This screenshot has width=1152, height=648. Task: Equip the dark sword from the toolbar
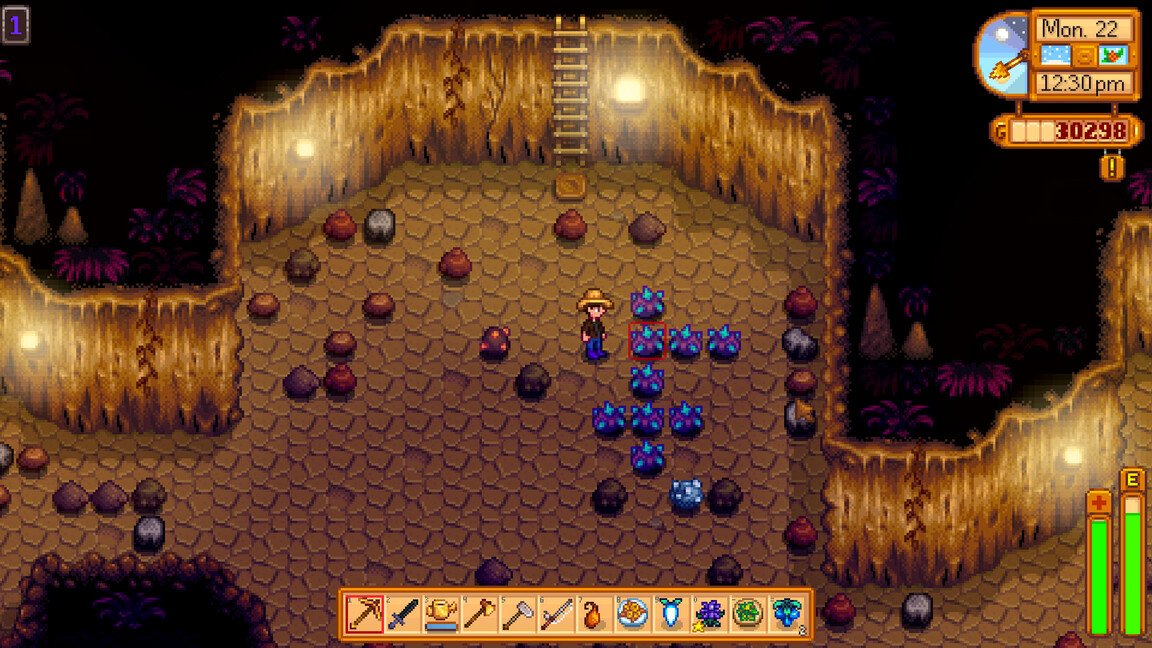pyautogui.click(x=403, y=613)
